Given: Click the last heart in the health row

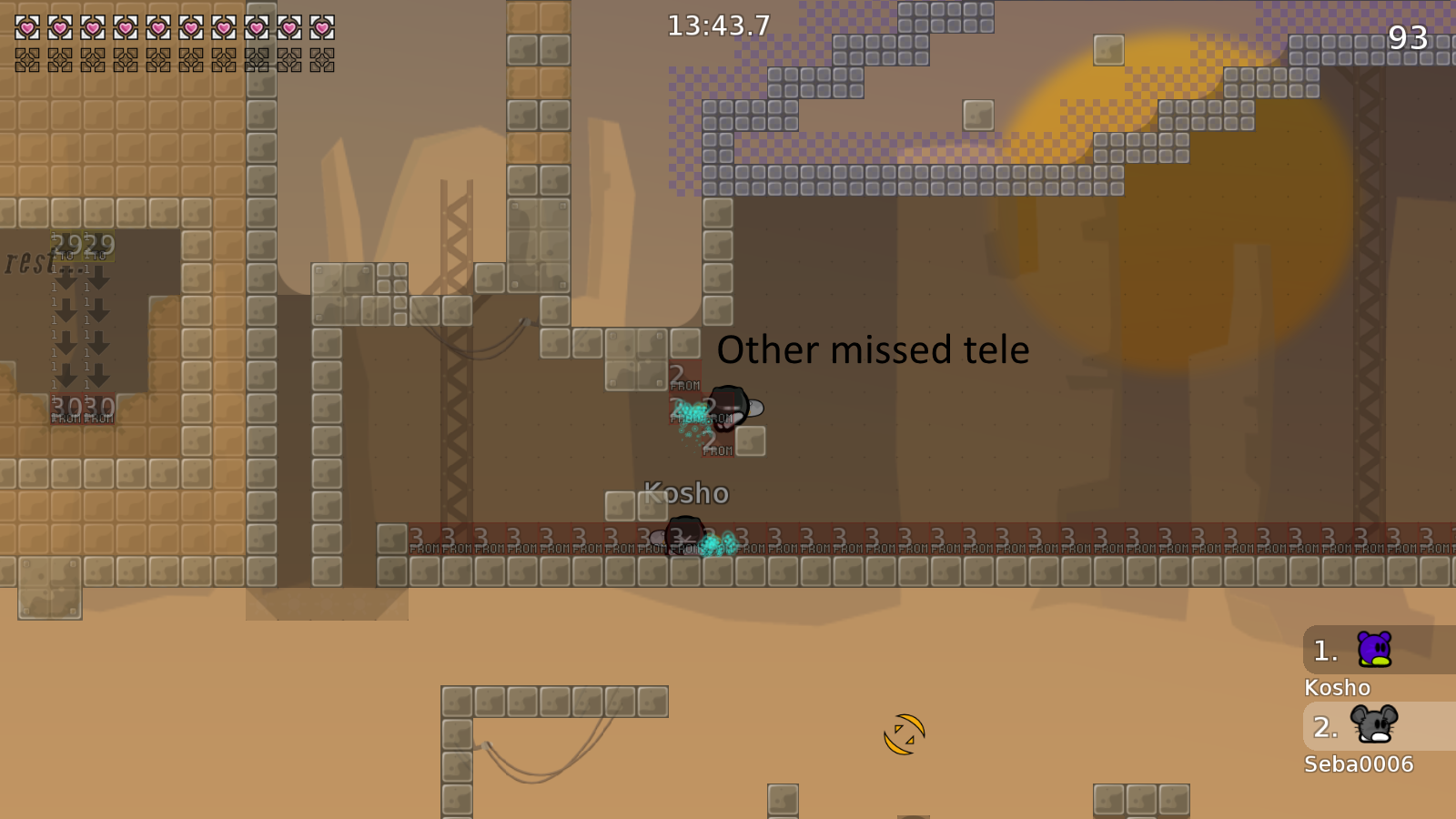Looking at the screenshot, I should point(320,27).
